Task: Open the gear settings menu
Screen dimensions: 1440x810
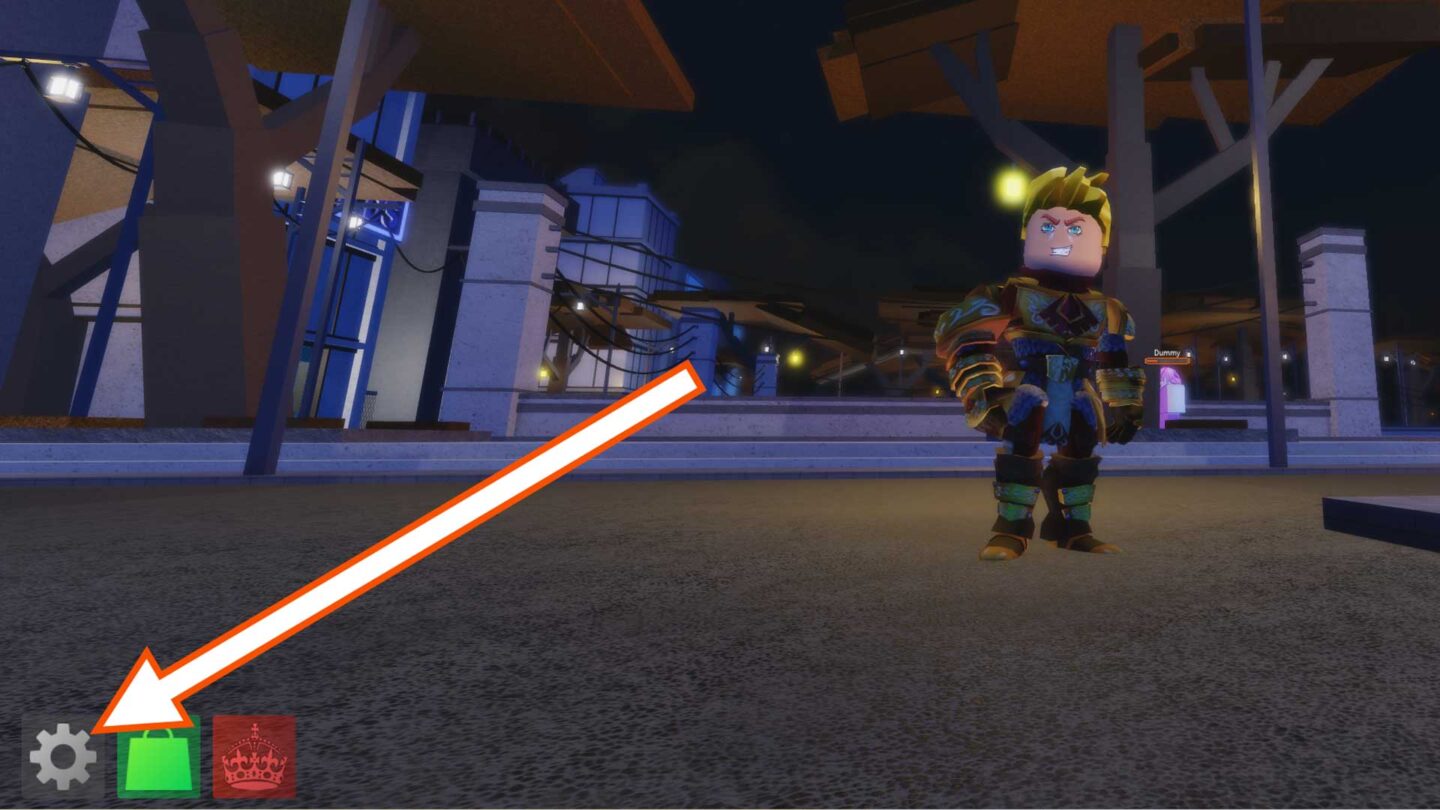Action: [x=62, y=757]
